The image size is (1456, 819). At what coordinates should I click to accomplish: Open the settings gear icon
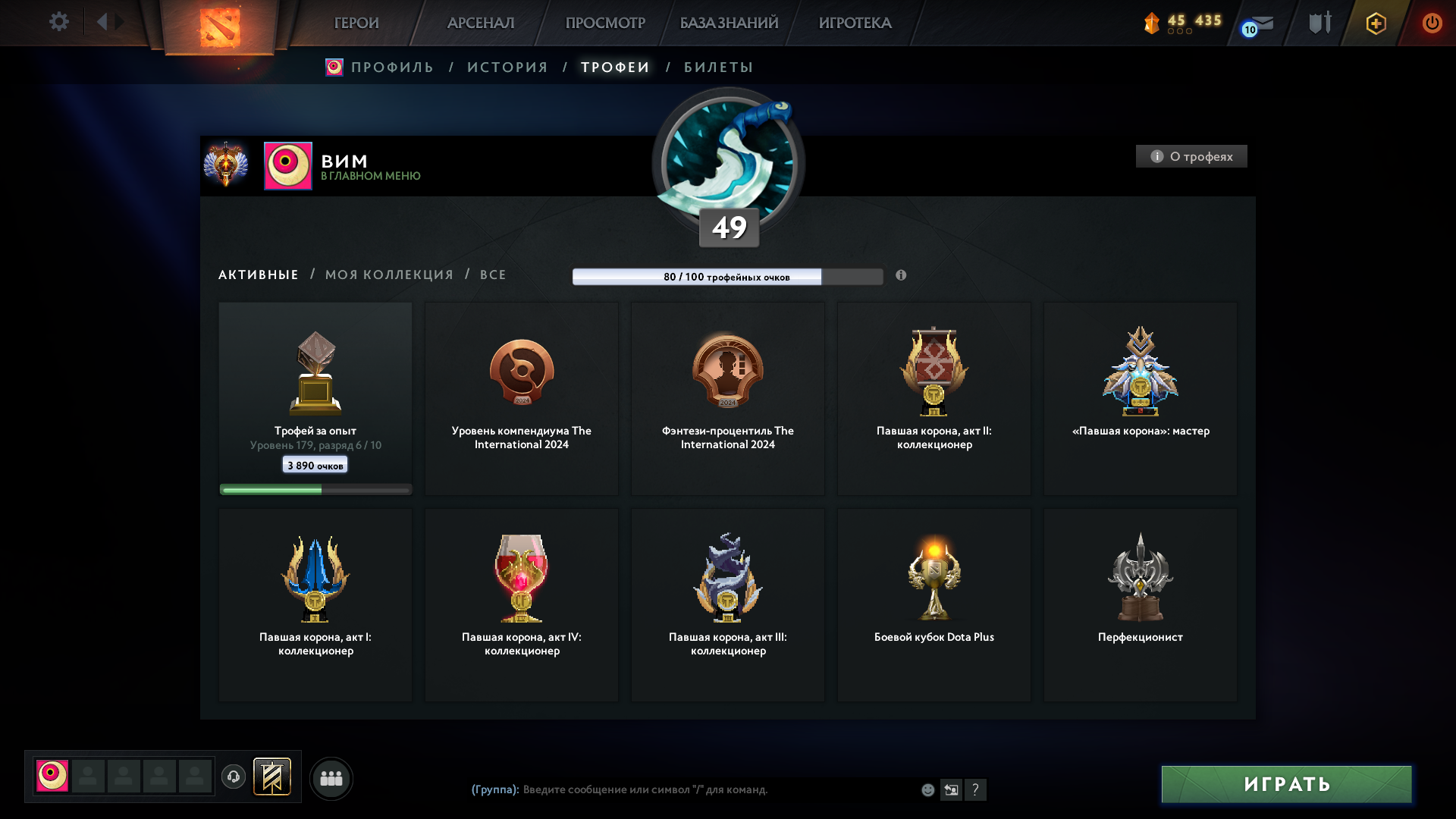click(x=58, y=22)
